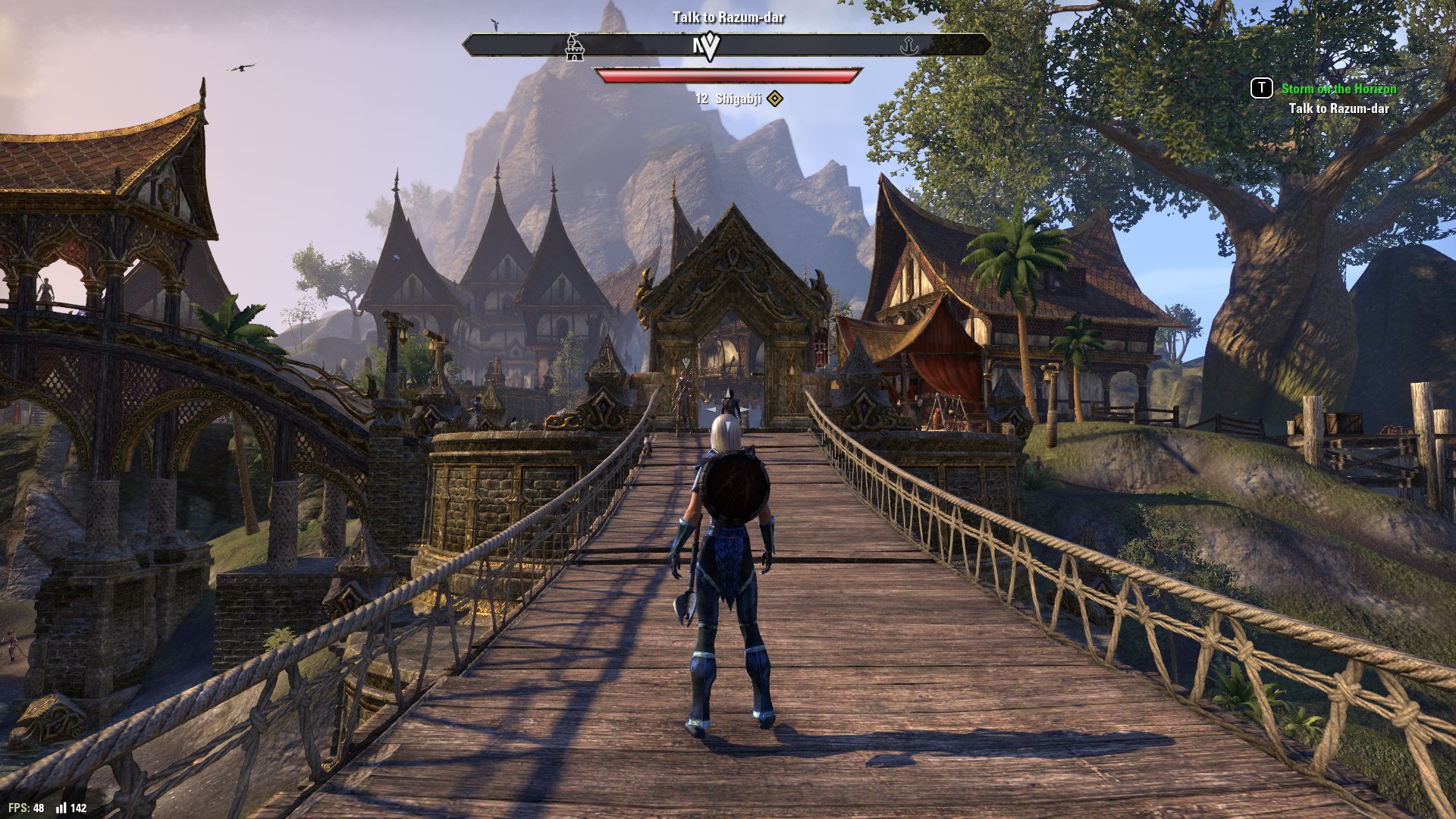This screenshot has width=1456, height=819.
Task: Click the tower icon on the compass
Action: 575,47
